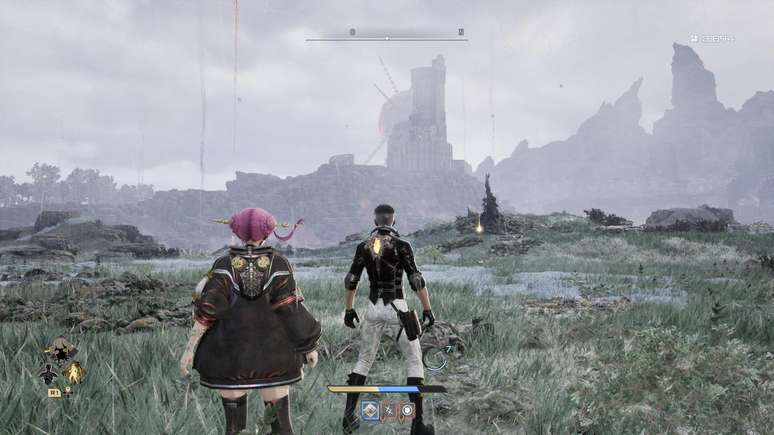Viewport: 774px width, 435px height.
Task: Select the blue-framed diamond skill icon
Action: 370,409
